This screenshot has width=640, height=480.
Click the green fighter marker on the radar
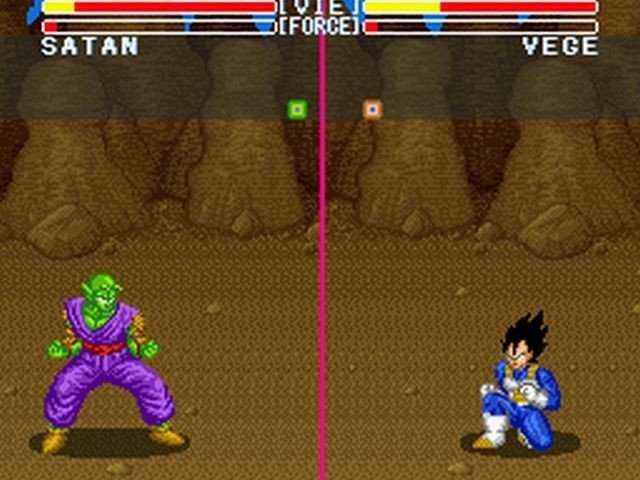coord(297,109)
